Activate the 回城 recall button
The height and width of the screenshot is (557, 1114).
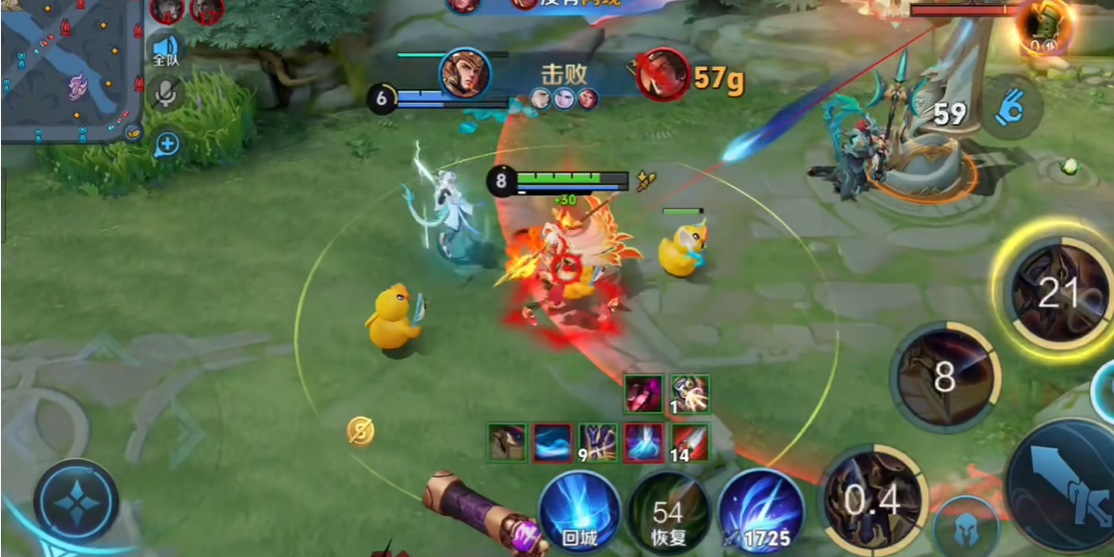point(579,510)
